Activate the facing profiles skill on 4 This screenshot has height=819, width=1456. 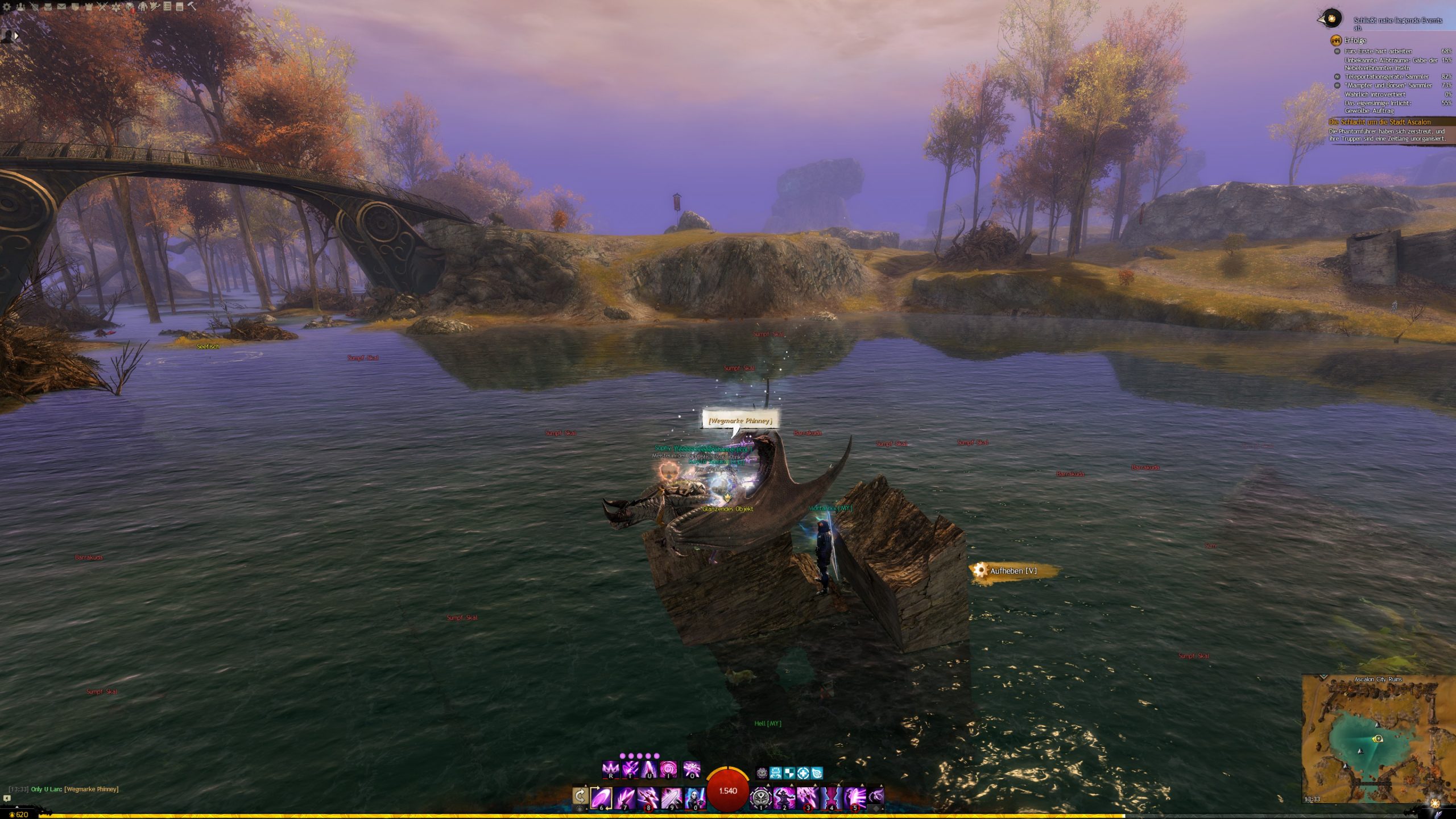coord(831,797)
